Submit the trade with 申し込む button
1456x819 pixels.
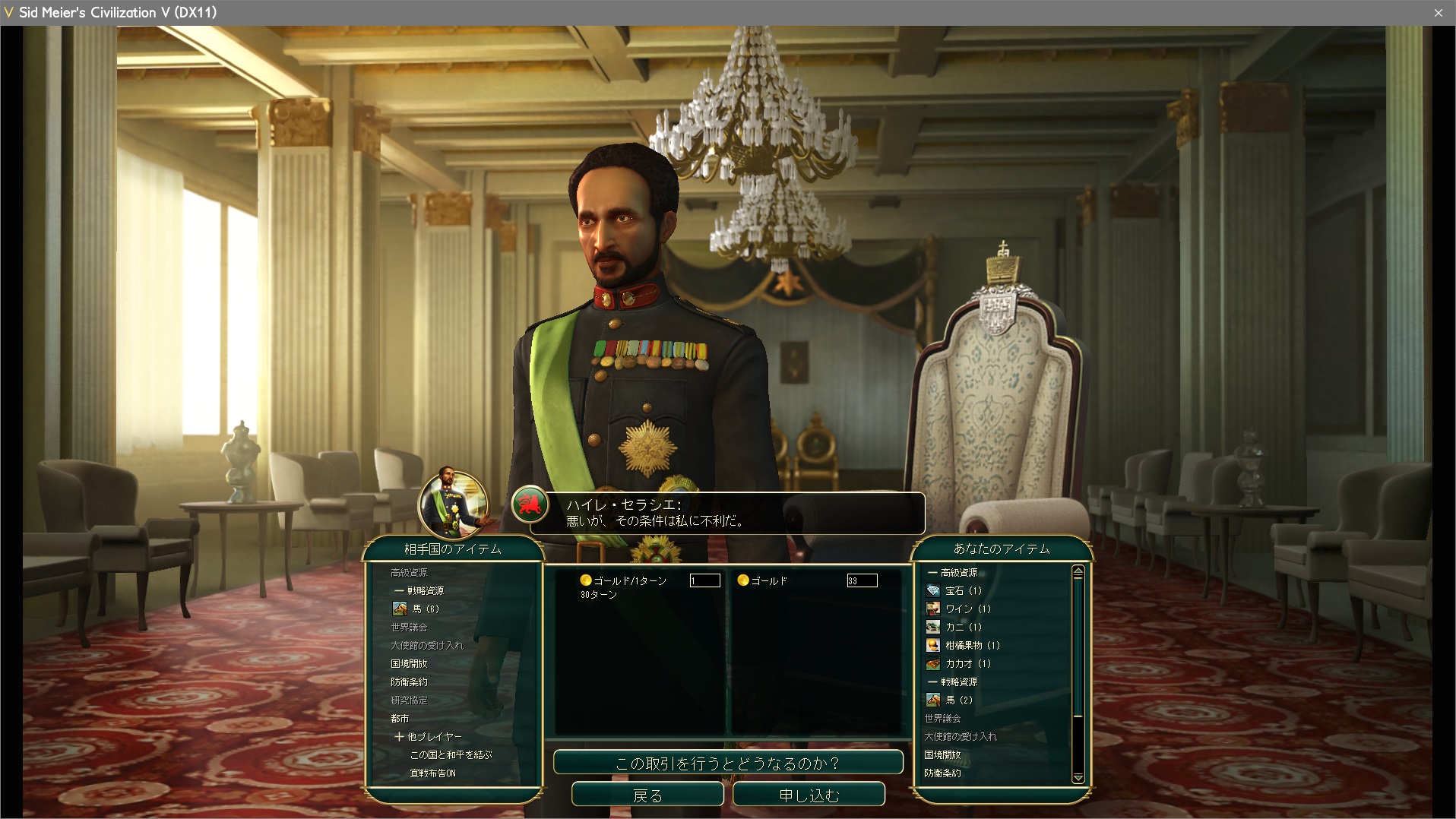coord(809,795)
